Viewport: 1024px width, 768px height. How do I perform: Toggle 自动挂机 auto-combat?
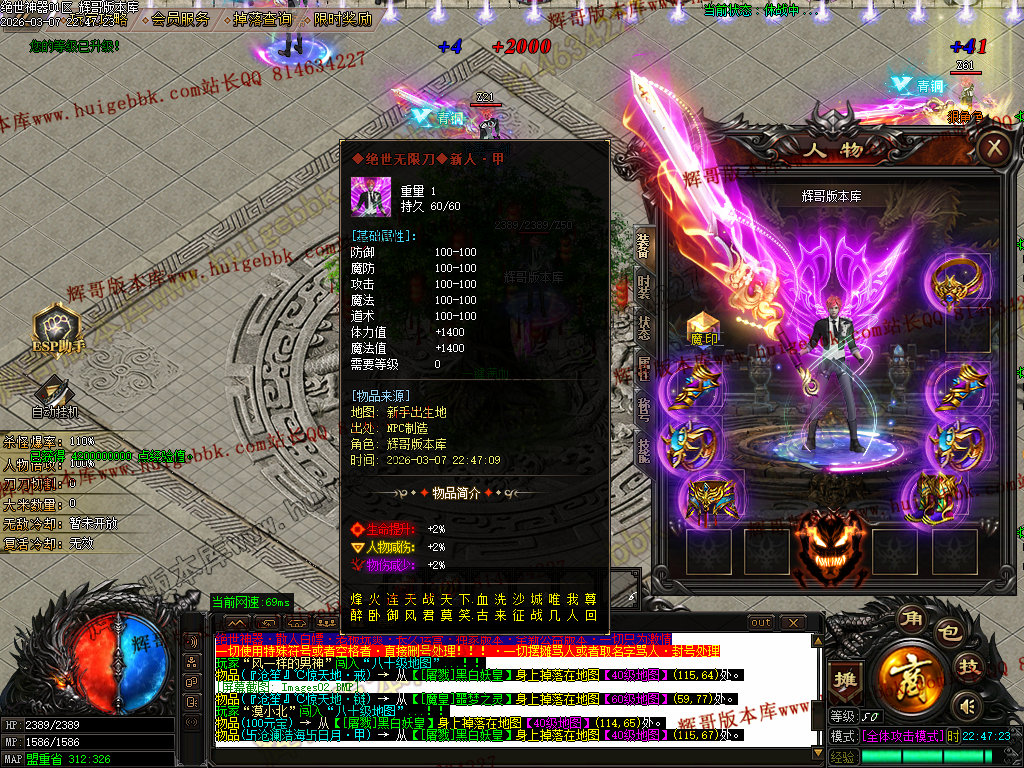55,397
